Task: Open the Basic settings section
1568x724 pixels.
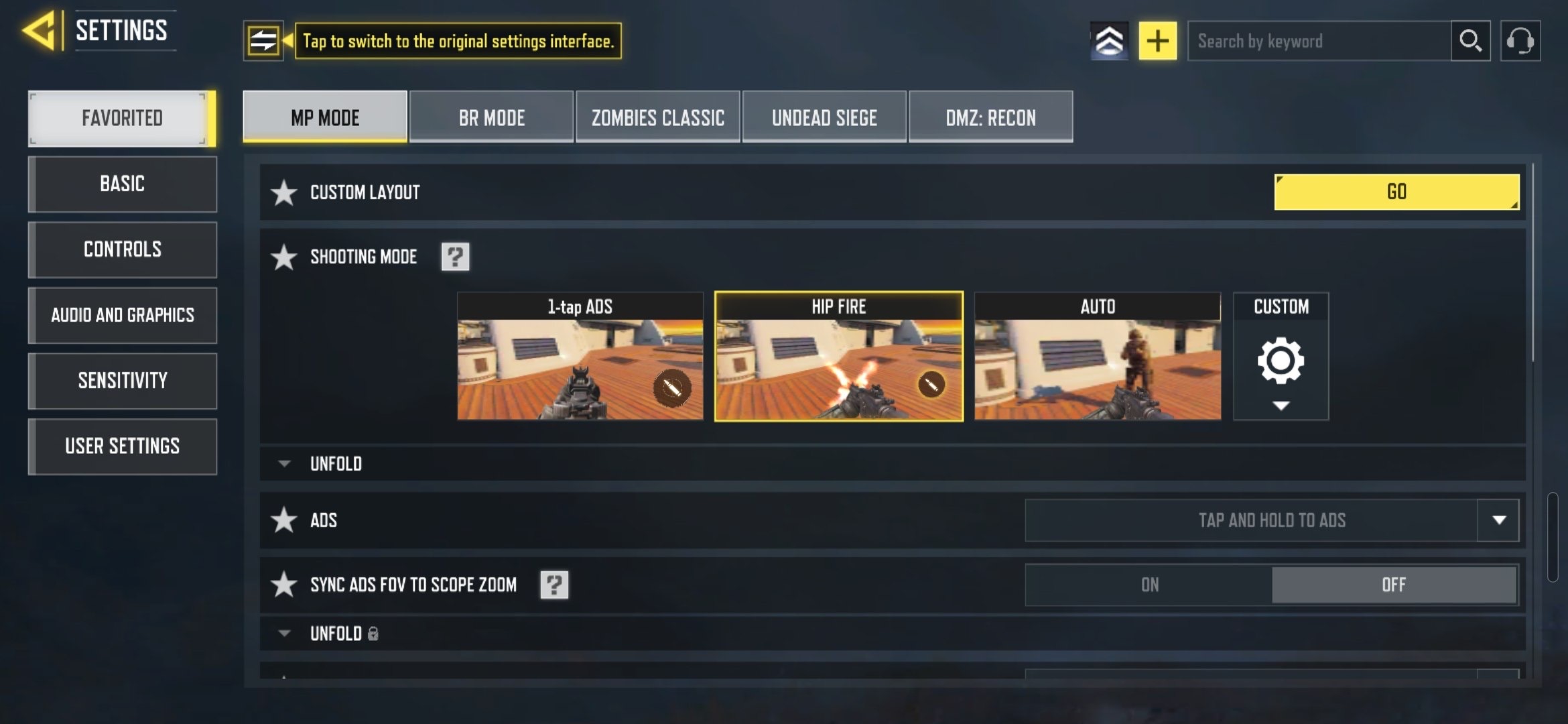Action: click(x=123, y=184)
